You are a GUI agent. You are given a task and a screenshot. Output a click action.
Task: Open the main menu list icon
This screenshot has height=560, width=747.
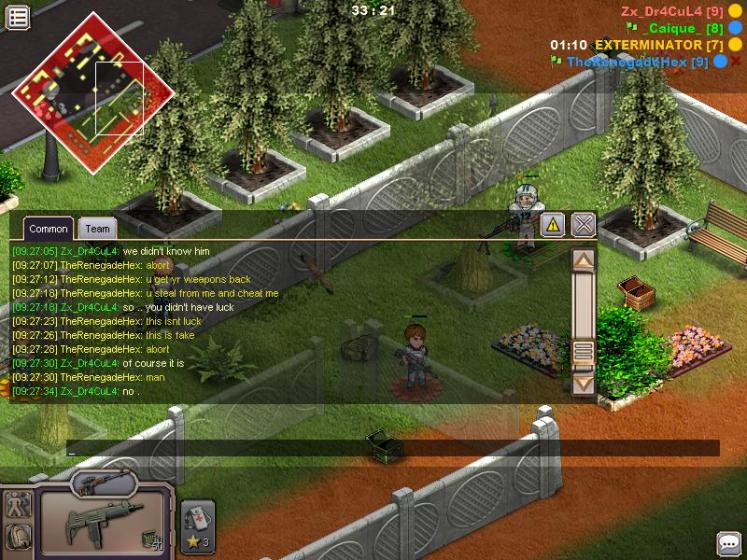tap(17, 17)
